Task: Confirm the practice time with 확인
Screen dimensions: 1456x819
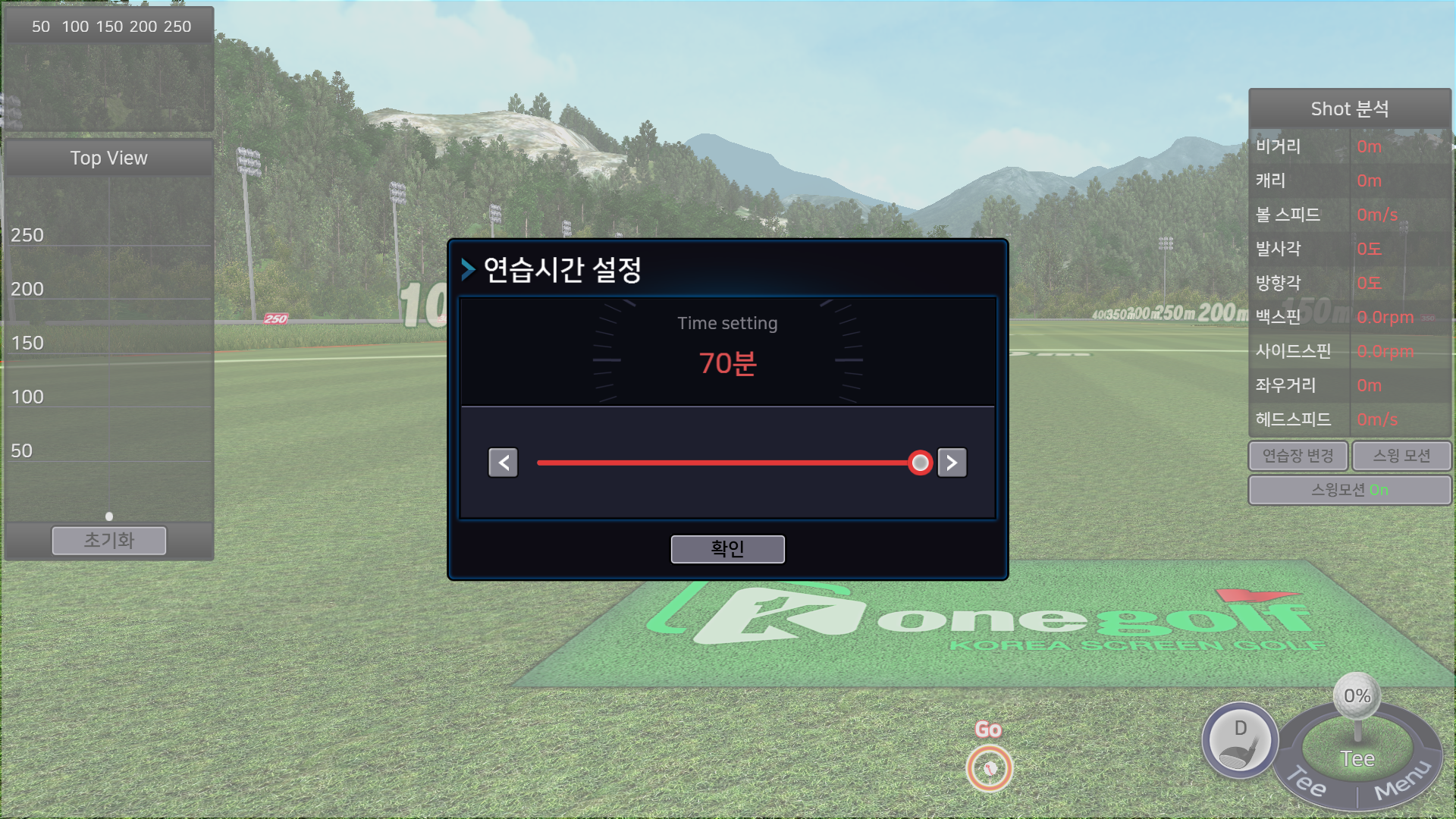Action: (x=727, y=549)
